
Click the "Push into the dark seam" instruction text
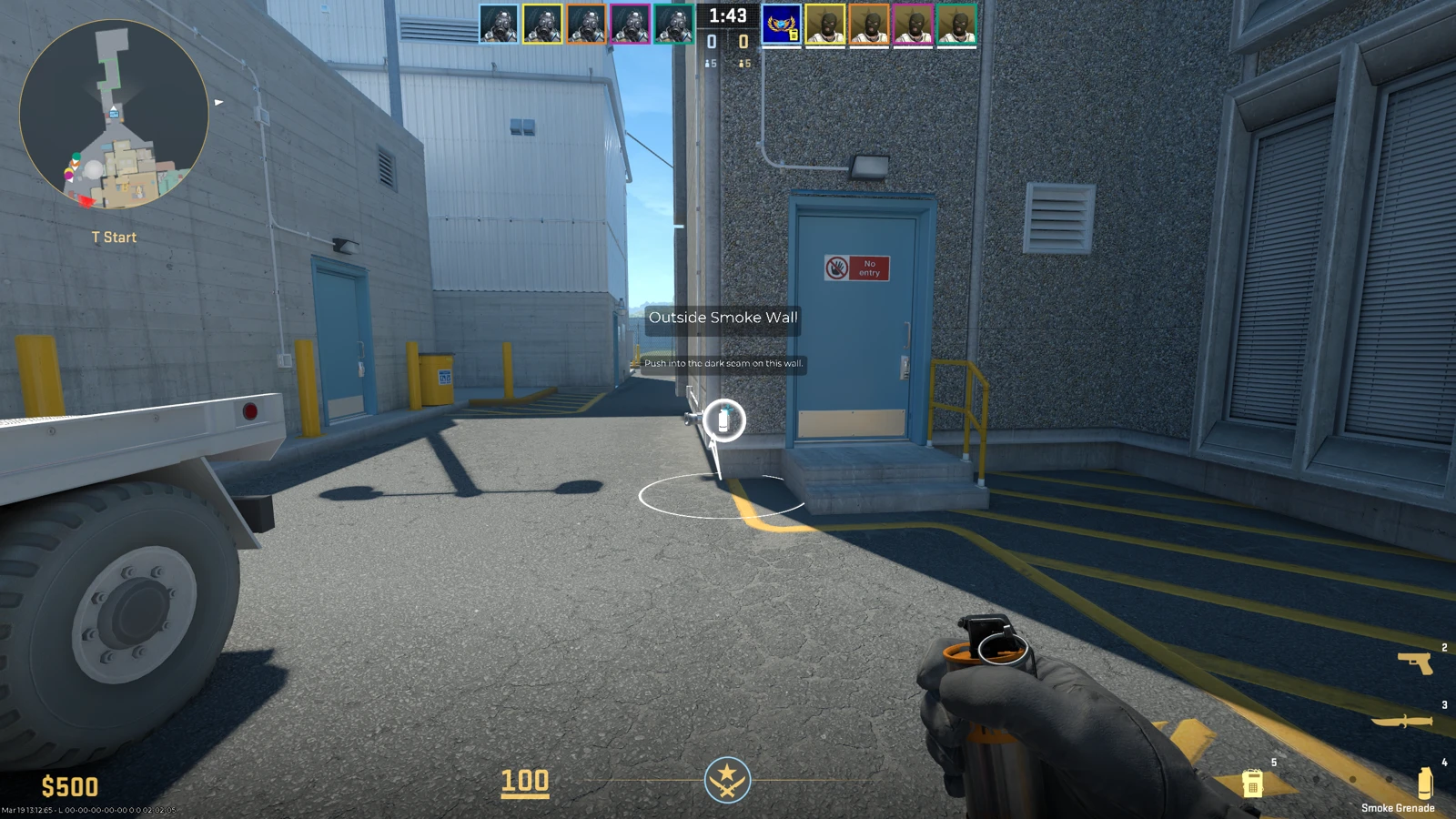pyautogui.click(x=723, y=362)
